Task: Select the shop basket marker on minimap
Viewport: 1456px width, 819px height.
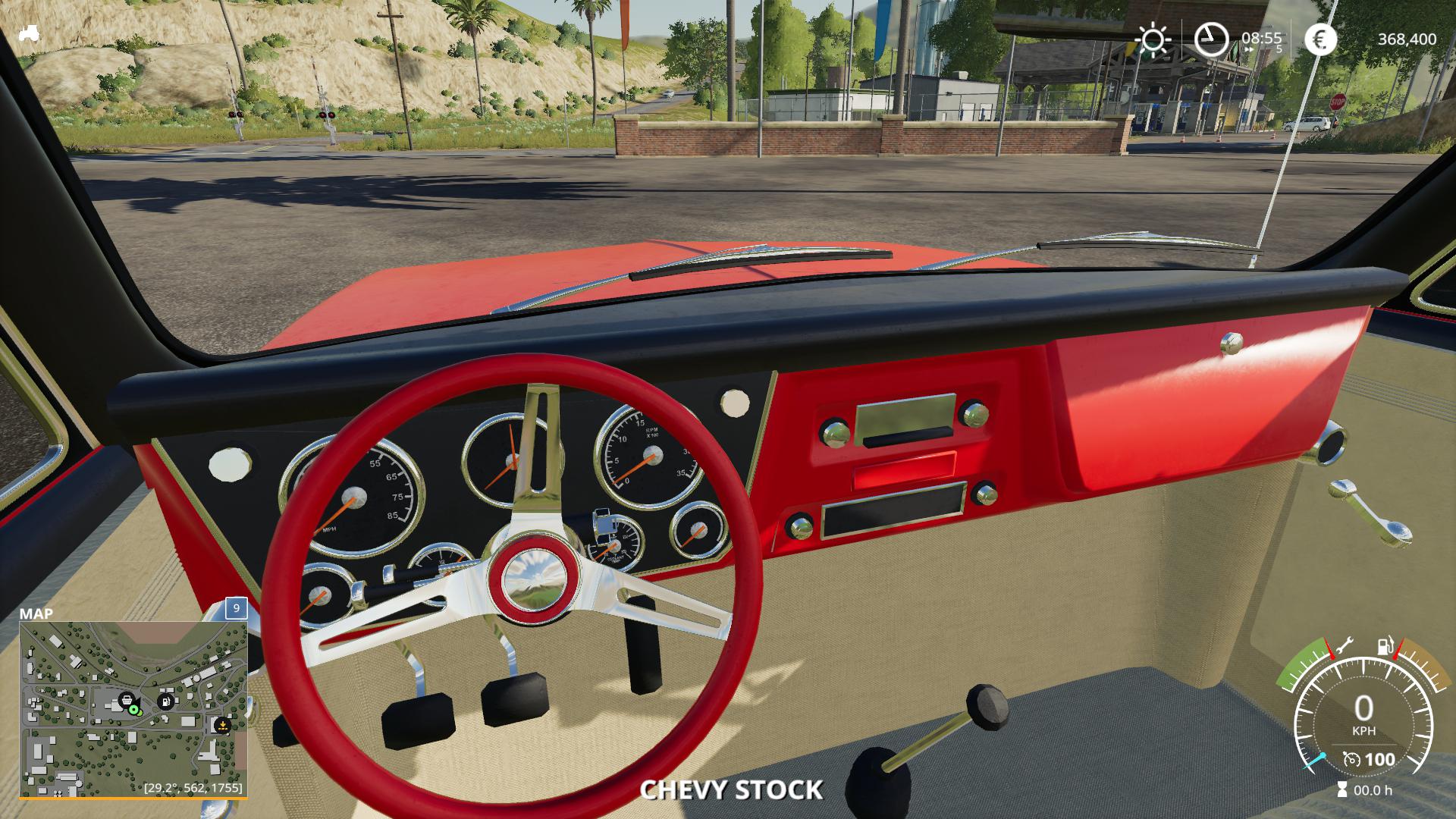Action: (127, 700)
